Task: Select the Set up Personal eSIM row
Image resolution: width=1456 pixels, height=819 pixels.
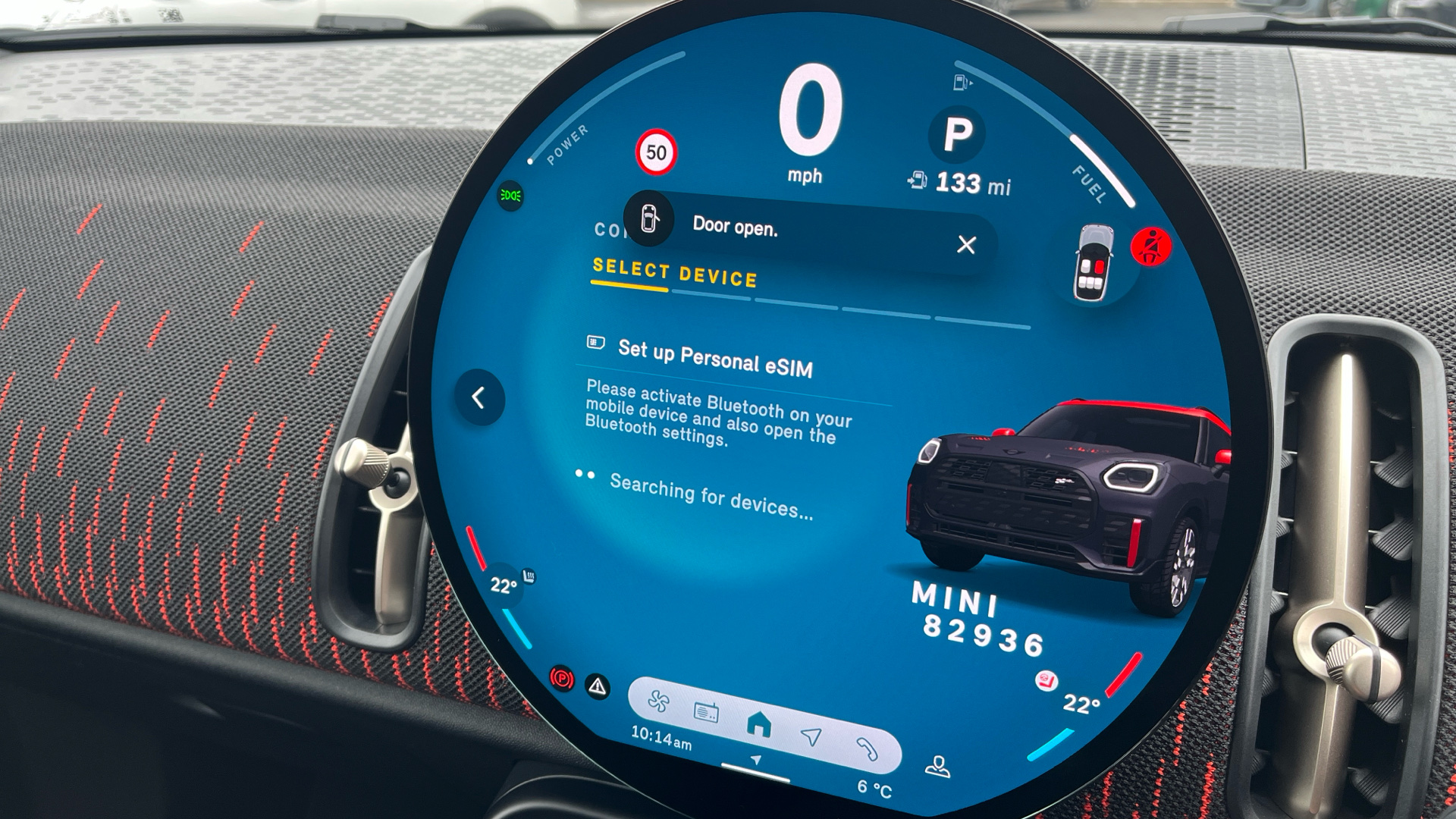Action: [x=714, y=359]
